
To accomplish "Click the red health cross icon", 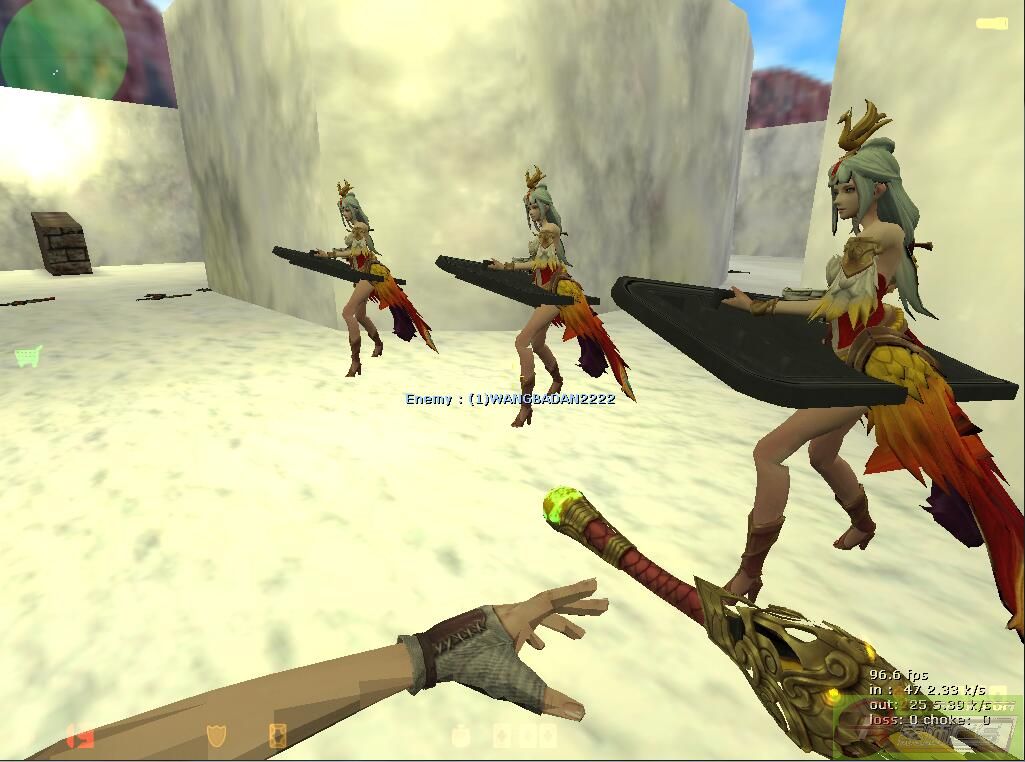I will (x=80, y=737).
